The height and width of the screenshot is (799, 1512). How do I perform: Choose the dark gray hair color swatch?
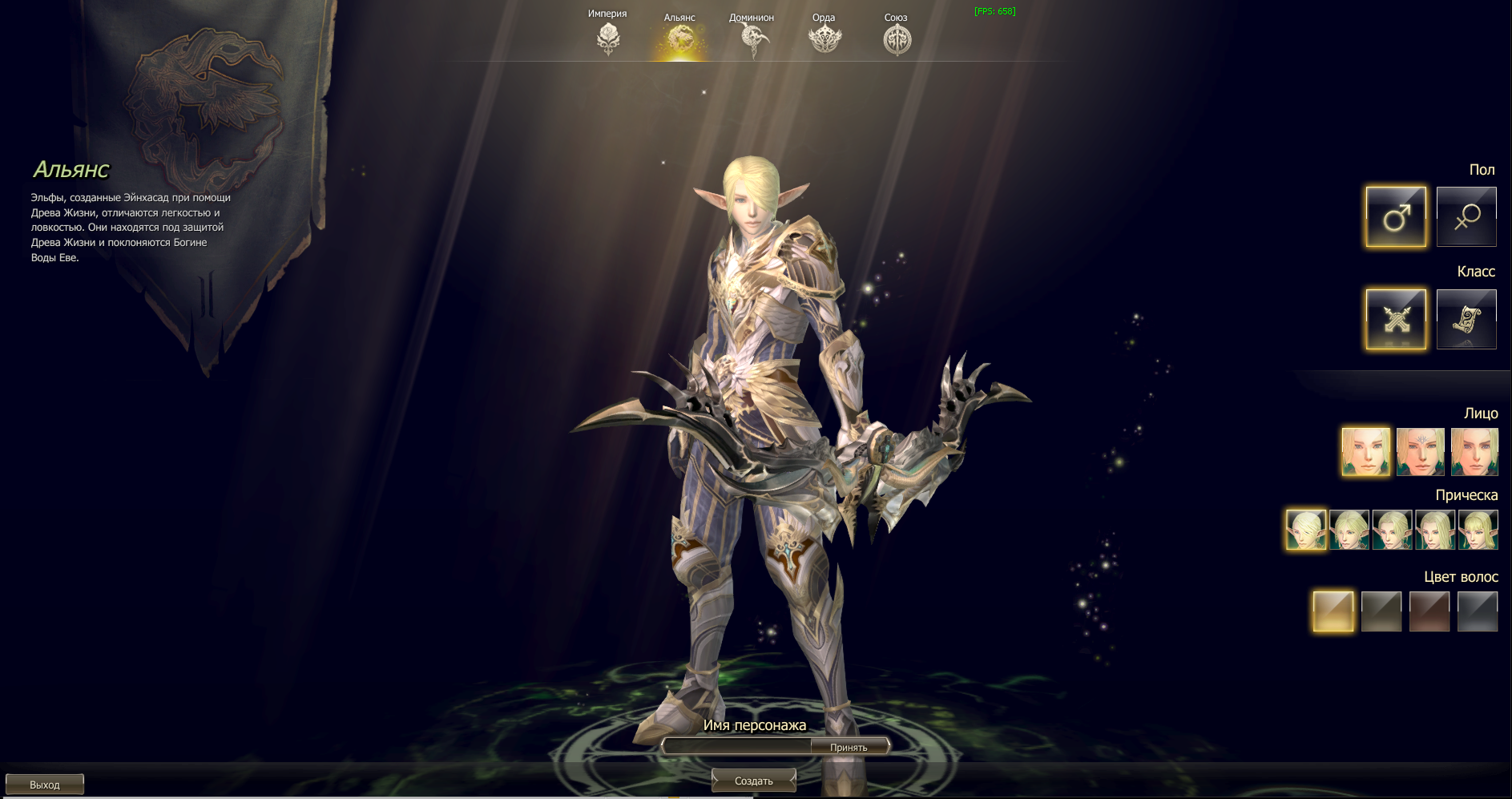(1478, 611)
